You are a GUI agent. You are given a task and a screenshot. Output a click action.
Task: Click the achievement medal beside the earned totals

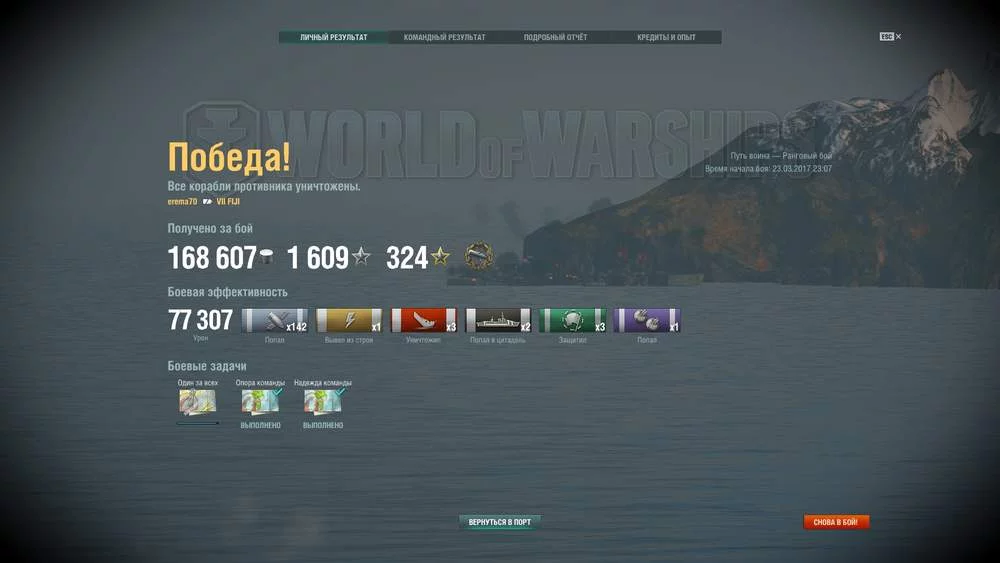point(479,257)
